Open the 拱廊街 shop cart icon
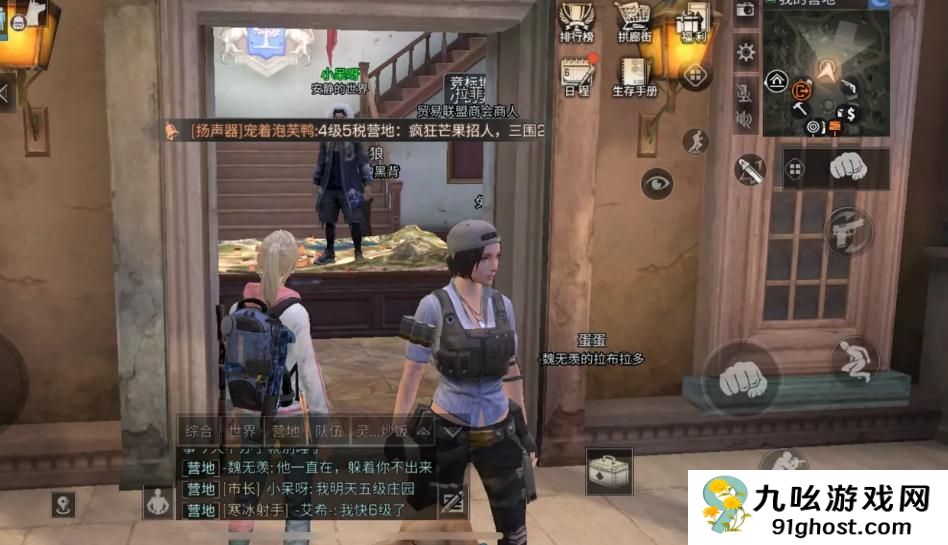This screenshot has width=948, height=545. pos(635,20)
